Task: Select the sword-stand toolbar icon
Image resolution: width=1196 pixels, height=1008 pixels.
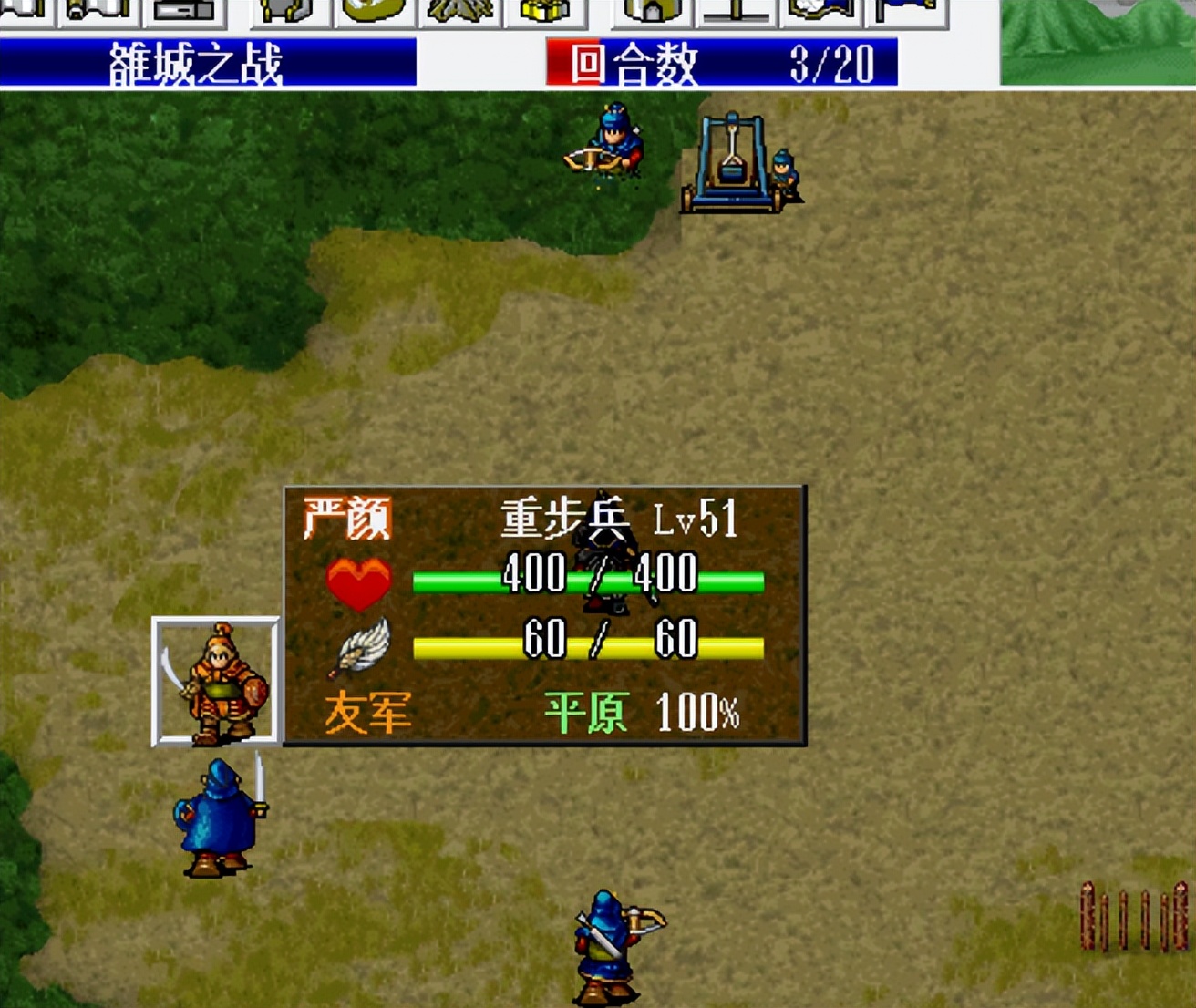Action: coord(738,9)
